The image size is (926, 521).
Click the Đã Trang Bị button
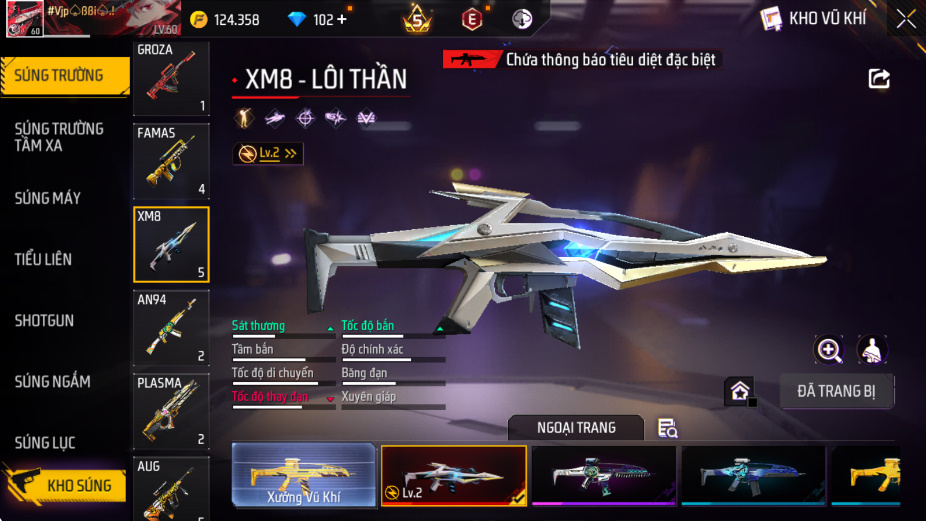[x=837, y=391]
